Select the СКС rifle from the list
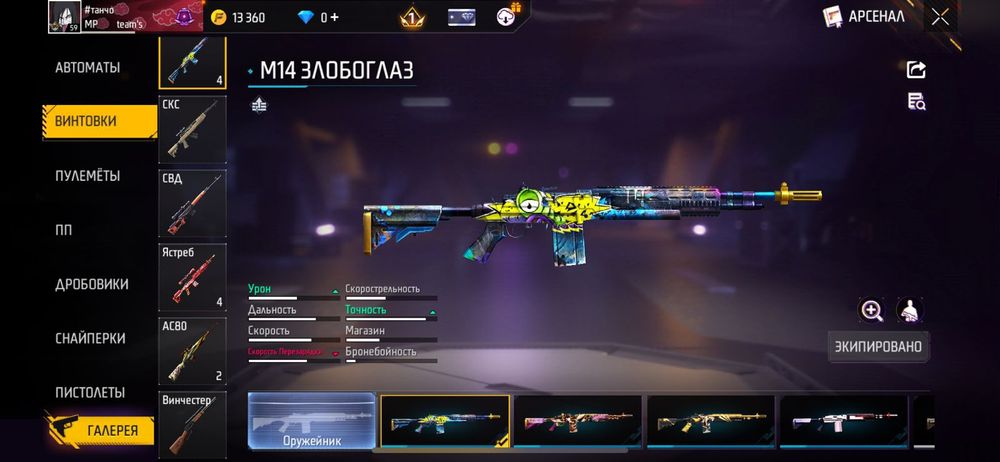The height and width of the screenshot is (462, 1000). pyautogui.click(x=193, y=129)
